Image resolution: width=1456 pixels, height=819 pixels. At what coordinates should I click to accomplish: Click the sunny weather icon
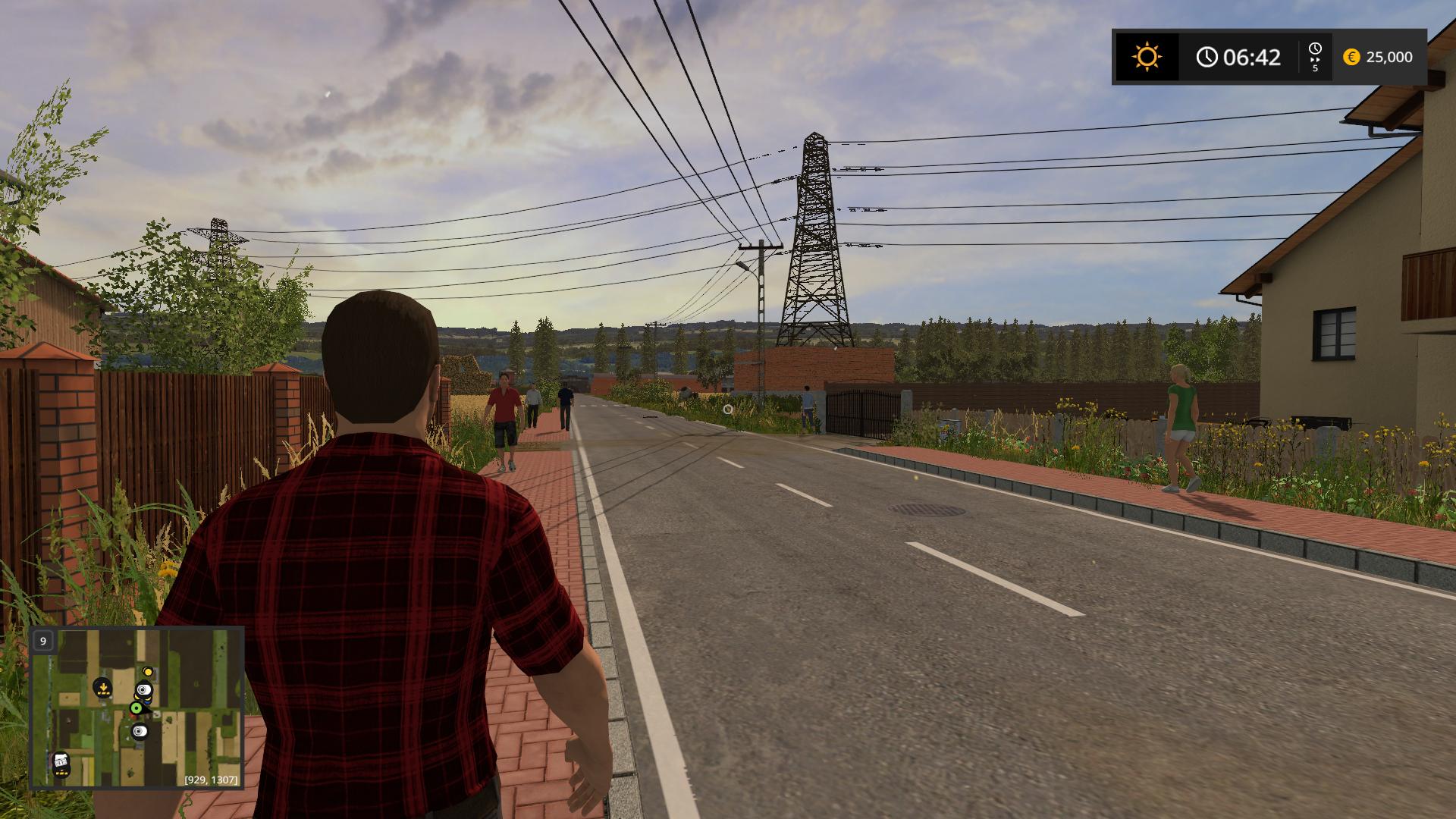[1146, 57]
